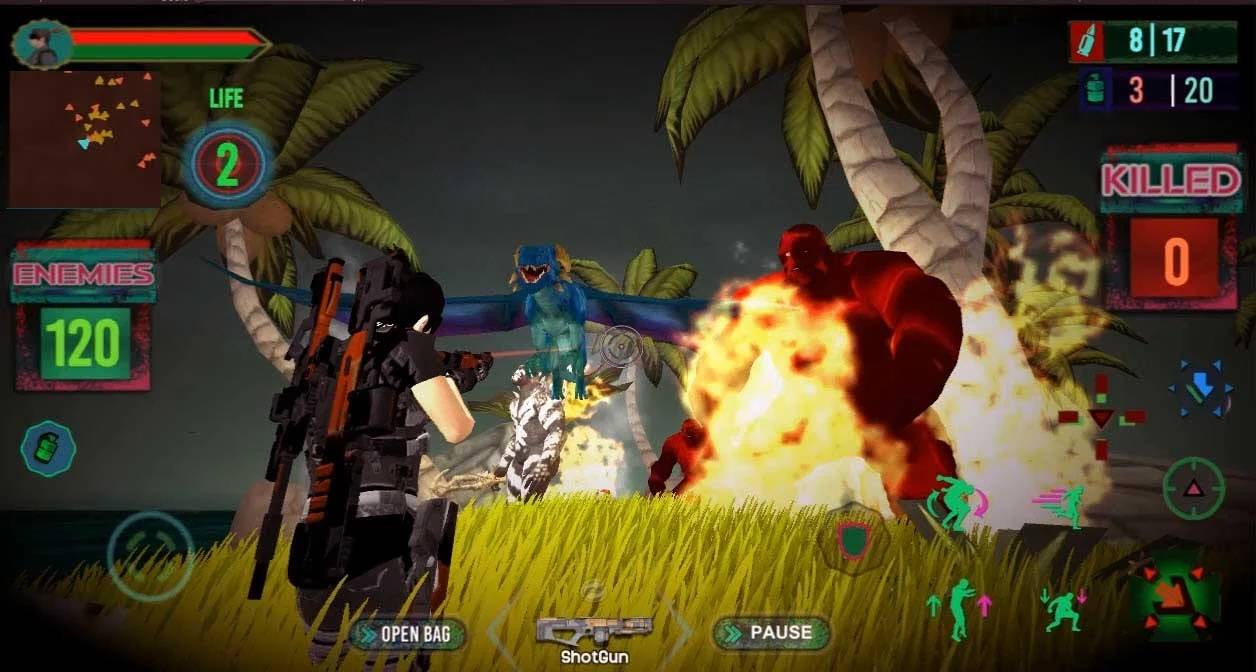Open the bag with OPEN BAG button
Screen dimensions: 1256x672
point(410,634)
